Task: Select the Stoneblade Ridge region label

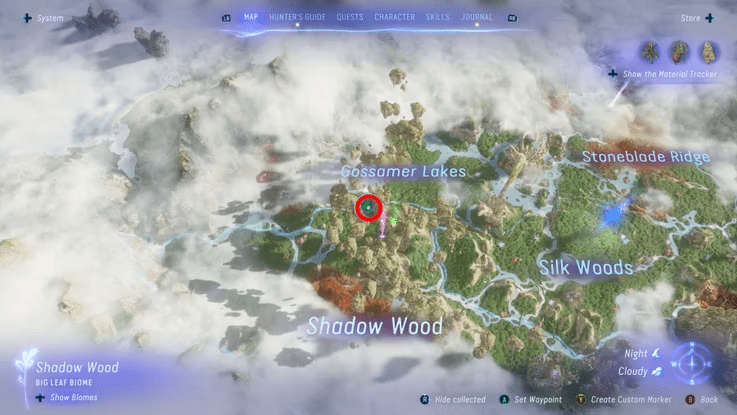Action: point(646,157)
